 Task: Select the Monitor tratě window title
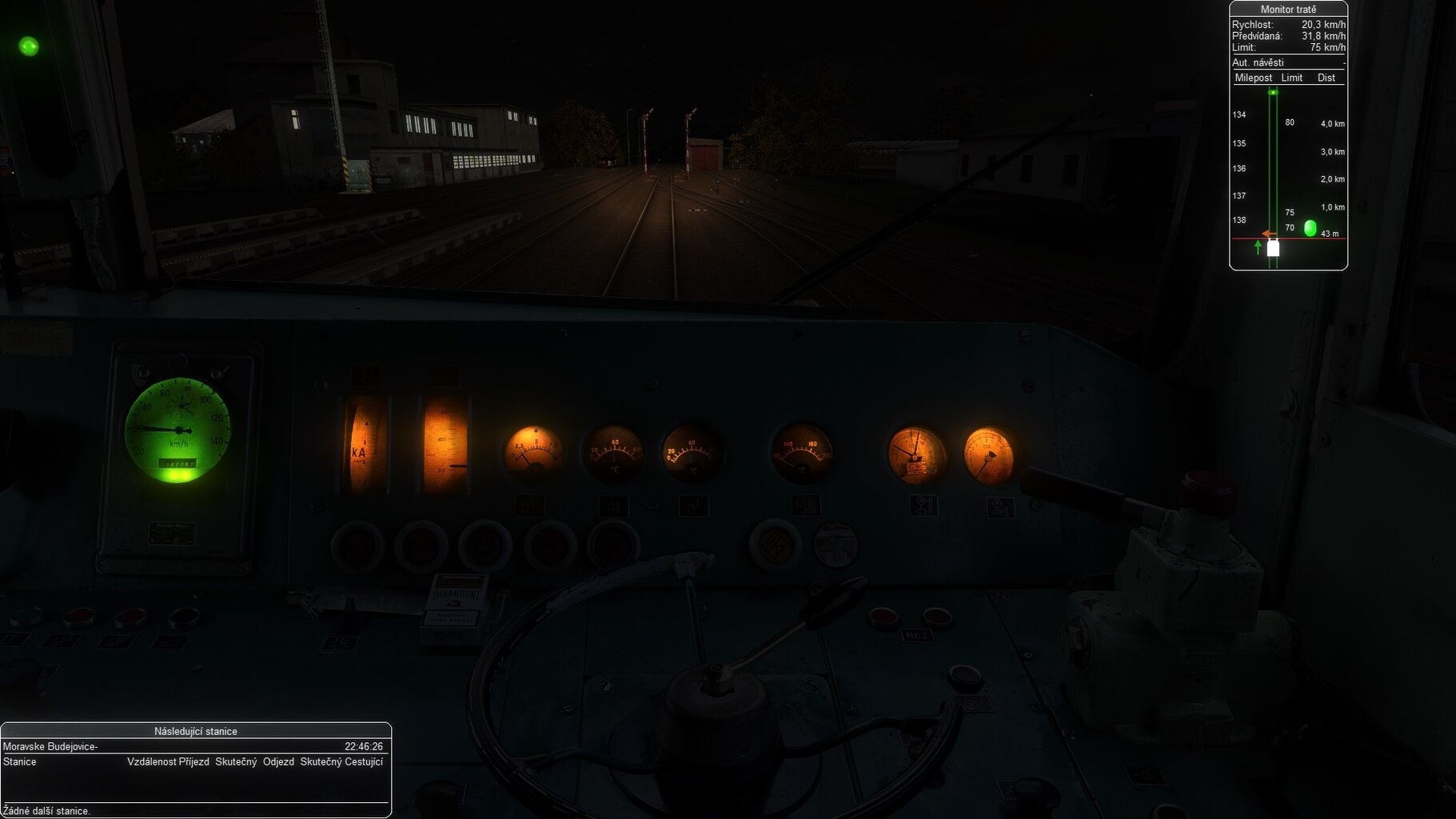(1288, 10)
